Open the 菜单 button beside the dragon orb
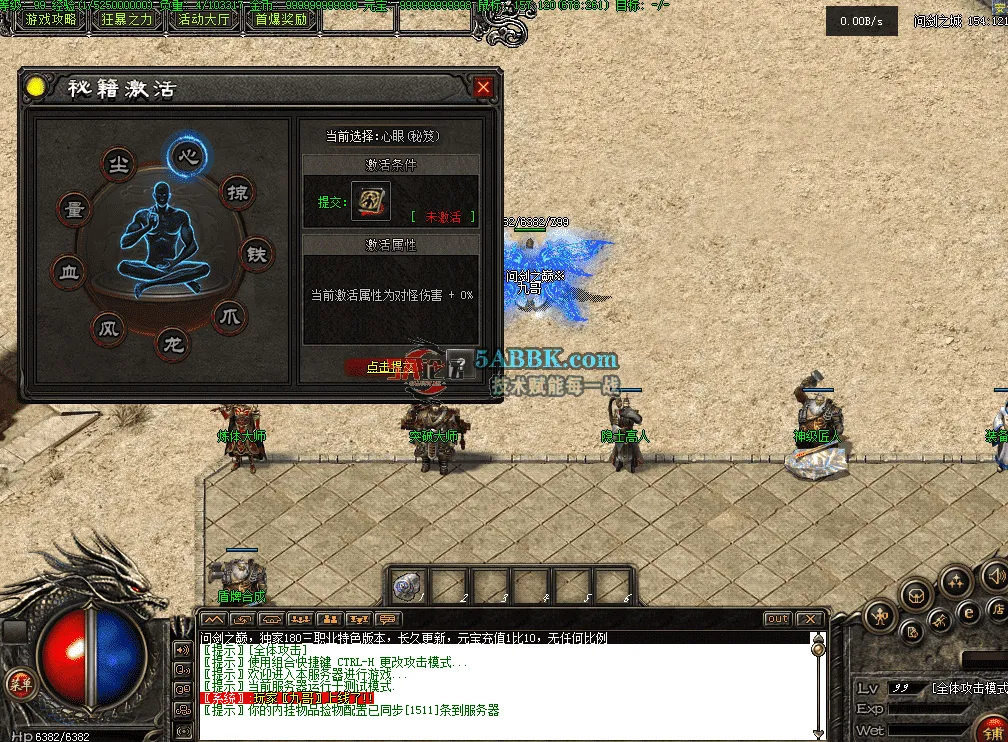1008x742 pixels. coord(18,684)
